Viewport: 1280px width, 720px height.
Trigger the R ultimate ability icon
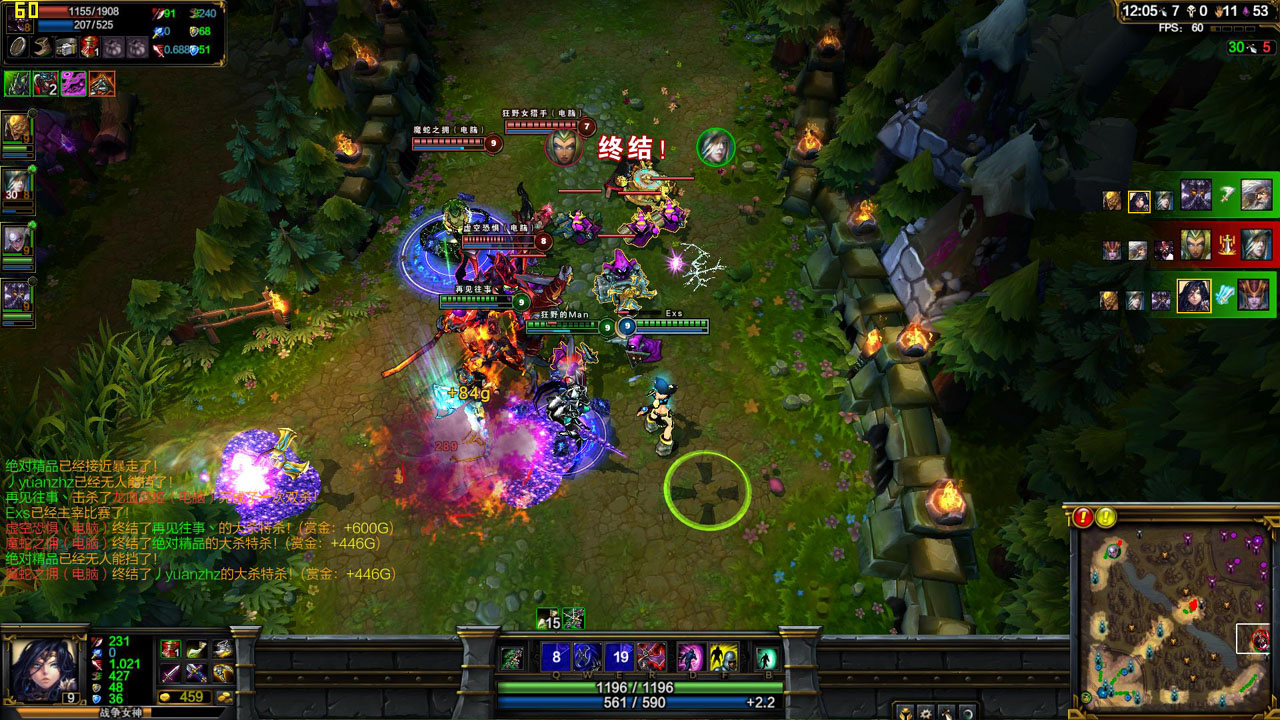[652, 657]
